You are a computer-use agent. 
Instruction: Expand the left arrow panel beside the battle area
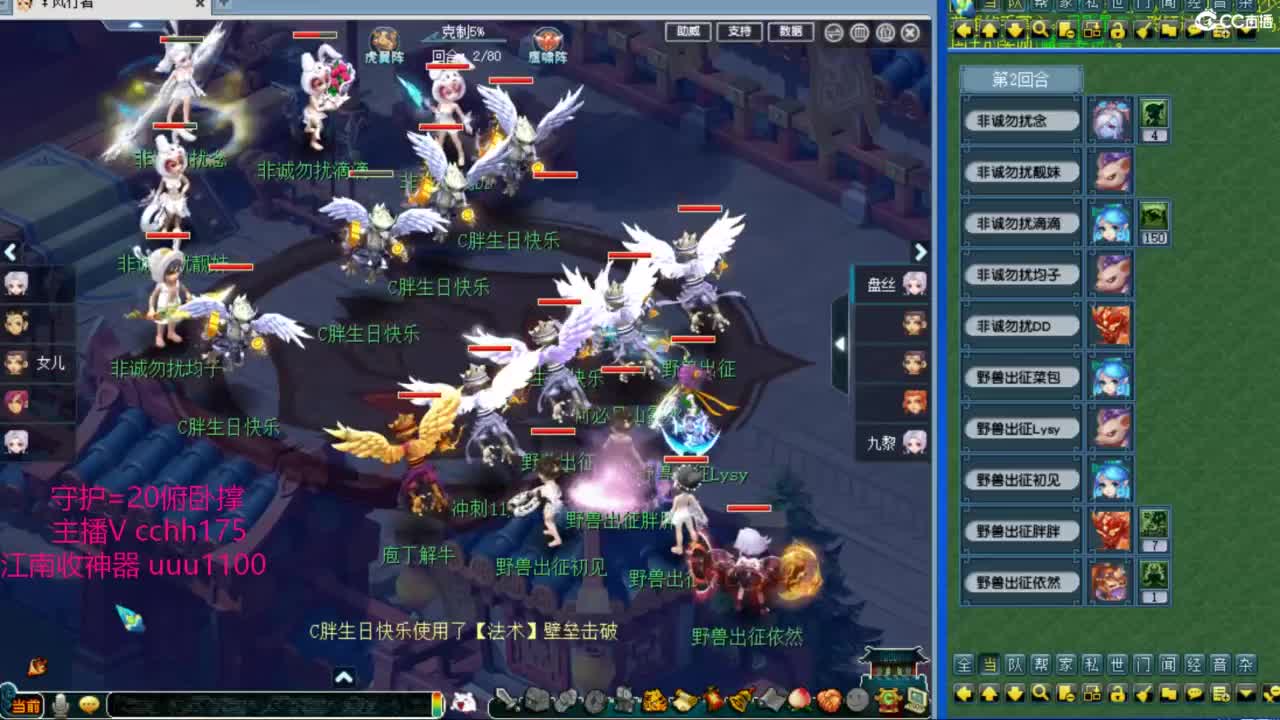(x=12, y=252)
